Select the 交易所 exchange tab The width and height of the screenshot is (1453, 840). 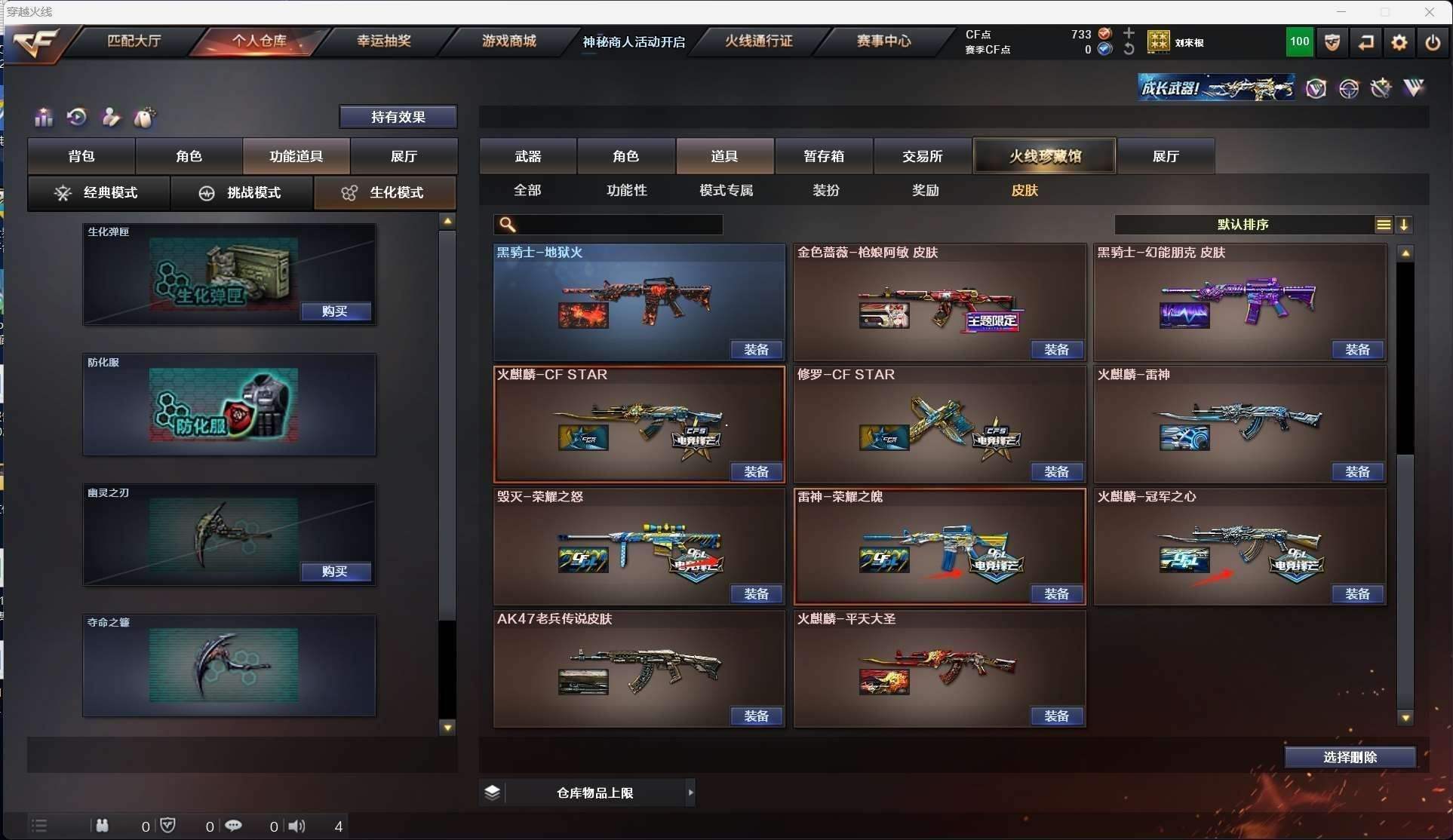(x=922, y=156)
